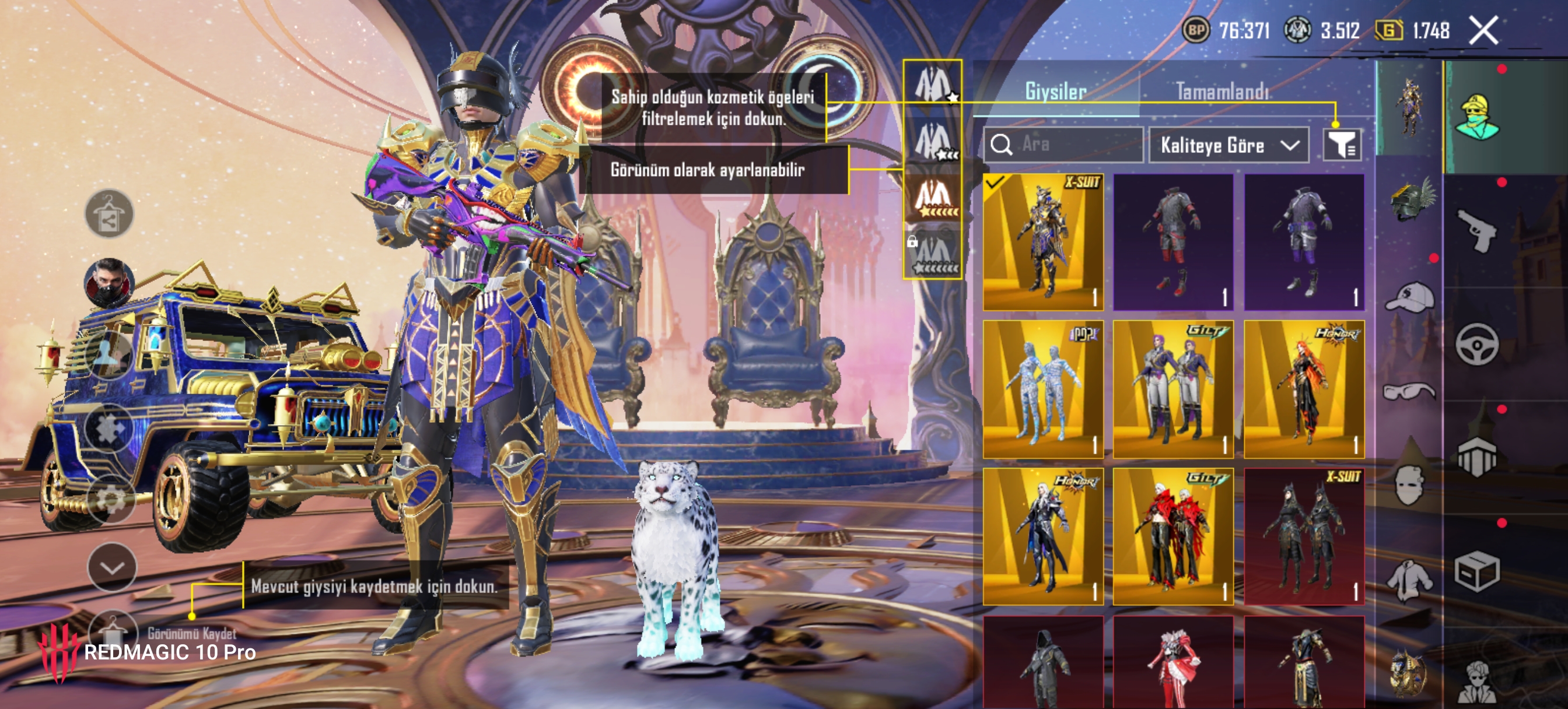Click the Ara search field
This screenshot has width=1568, height=709.
click(1065, 145)
